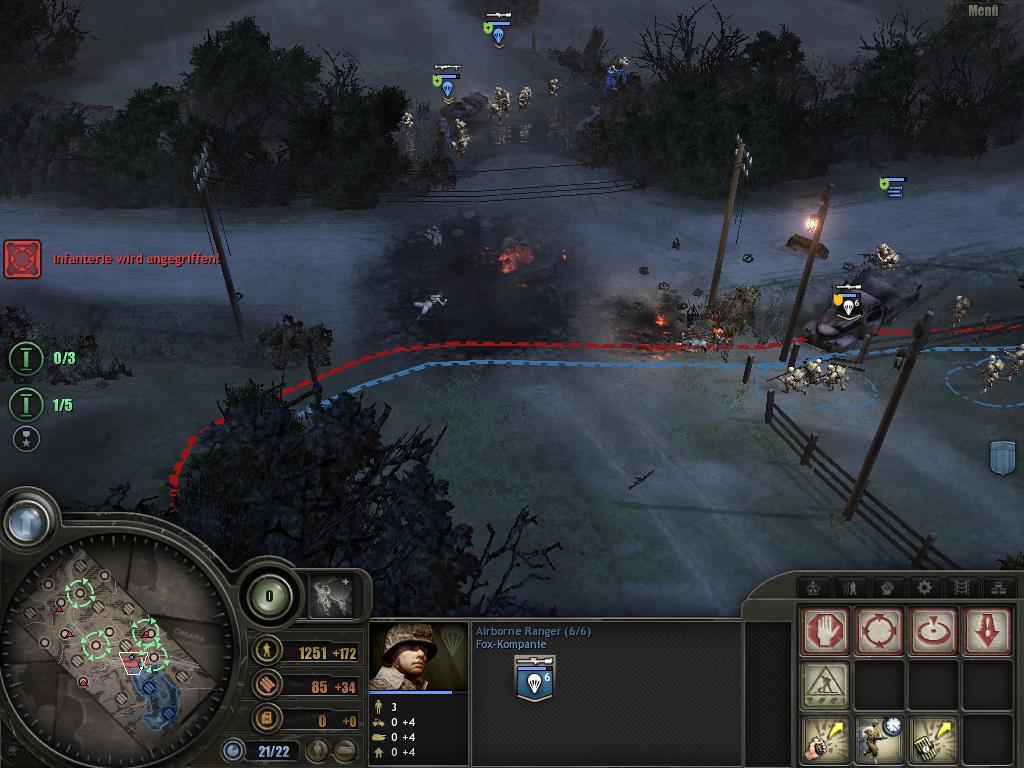Click the blue up-arrow button above minimap
Image resolution: width=1024 pixels, height=768 pixels.
(x=27, y=521)
